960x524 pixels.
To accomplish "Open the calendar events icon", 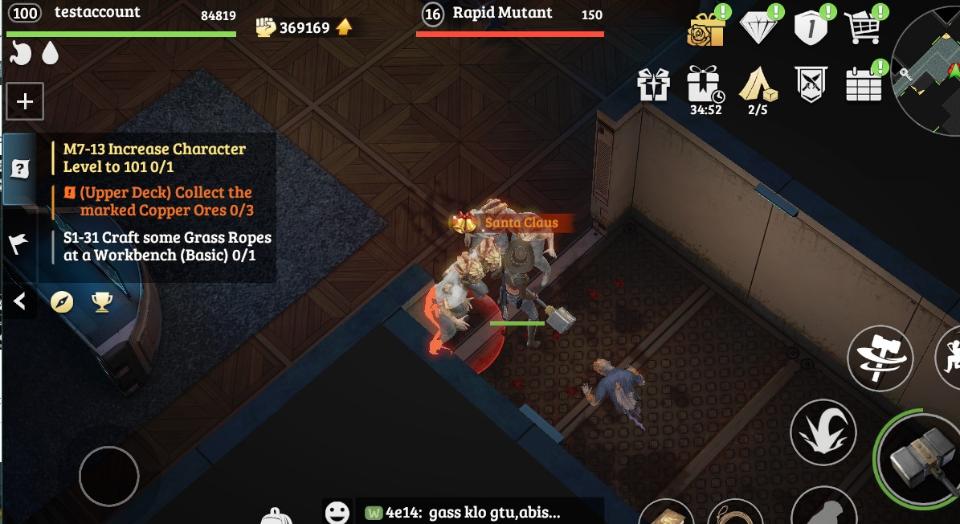I will click(863, 84).
